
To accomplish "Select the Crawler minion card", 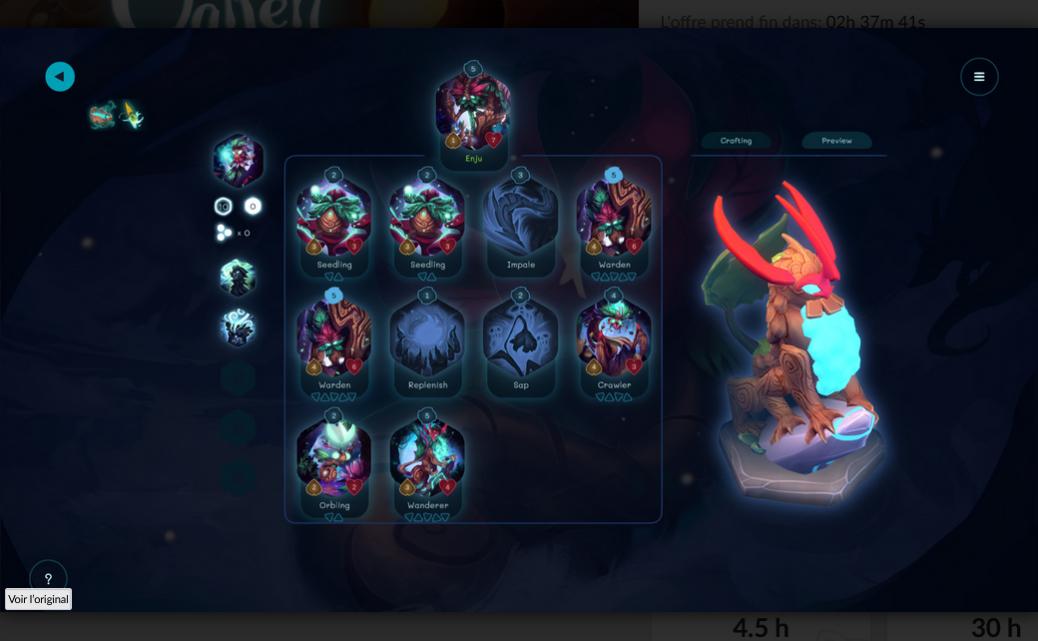I will coord(613,341).
